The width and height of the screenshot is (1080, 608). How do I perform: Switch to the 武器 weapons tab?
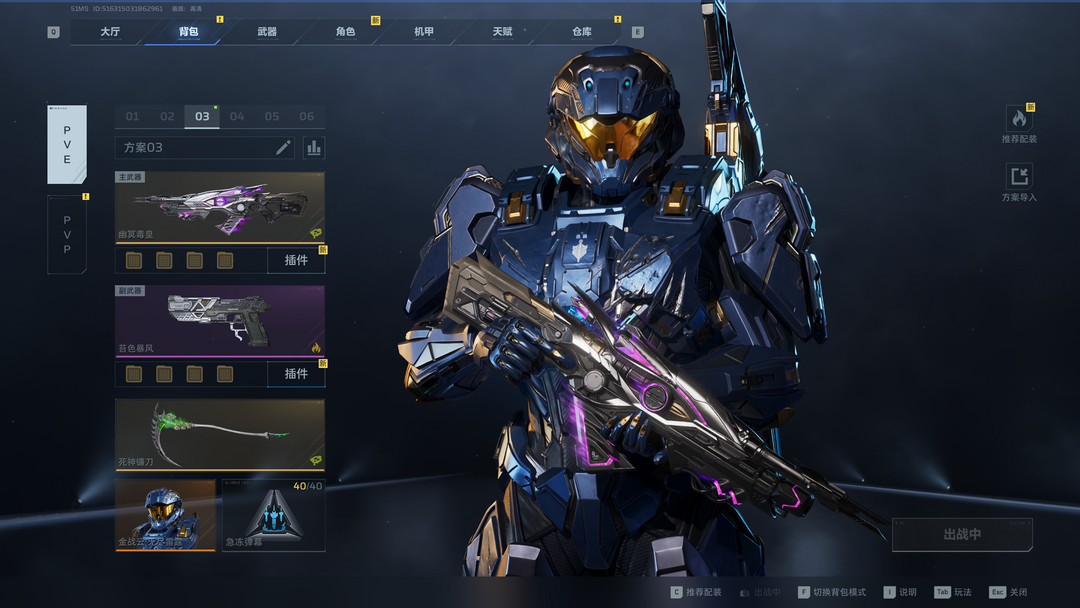click(267, 32)
